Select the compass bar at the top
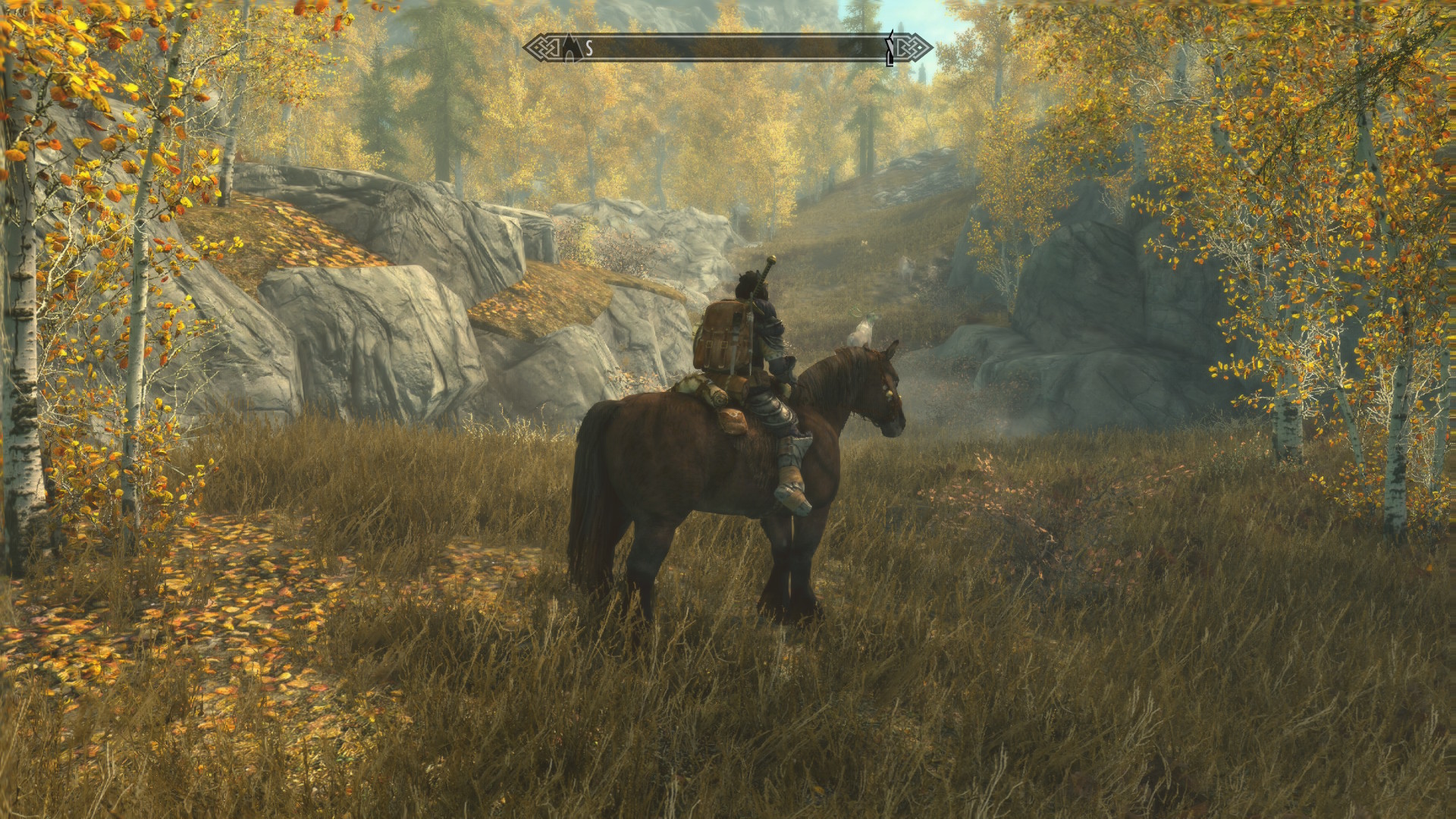The image size is (1456, 819). pos(728,49)
